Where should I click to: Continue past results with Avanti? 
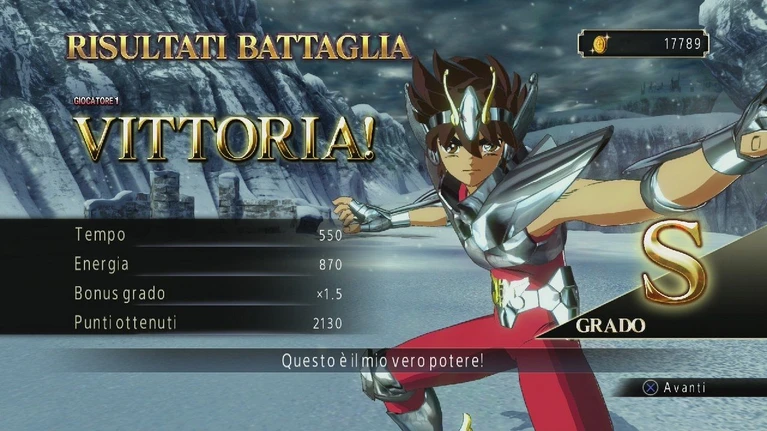674,387
